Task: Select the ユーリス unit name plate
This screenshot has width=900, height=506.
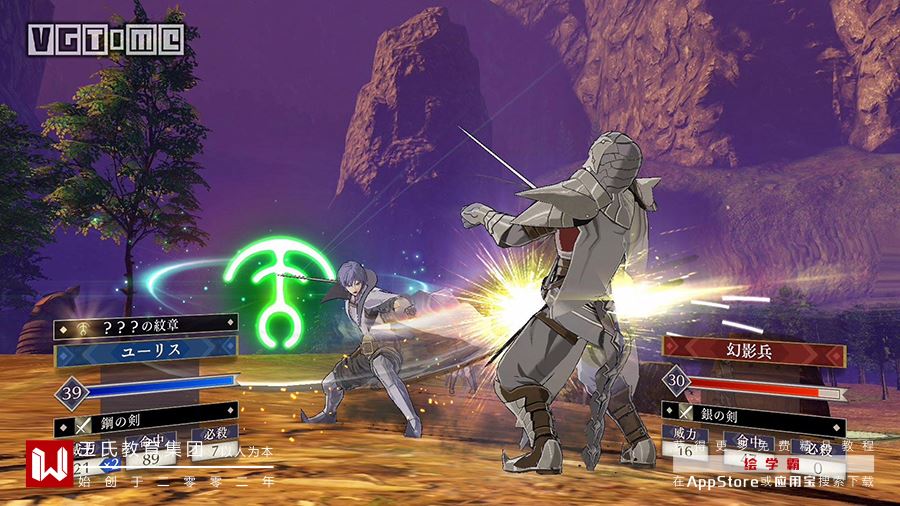Action: click(148, 354)
